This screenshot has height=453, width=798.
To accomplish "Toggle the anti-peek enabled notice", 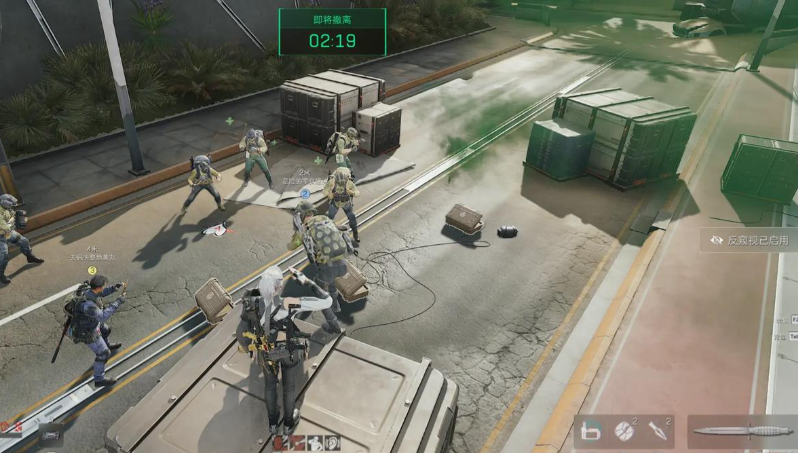I will tap(749, 240).
